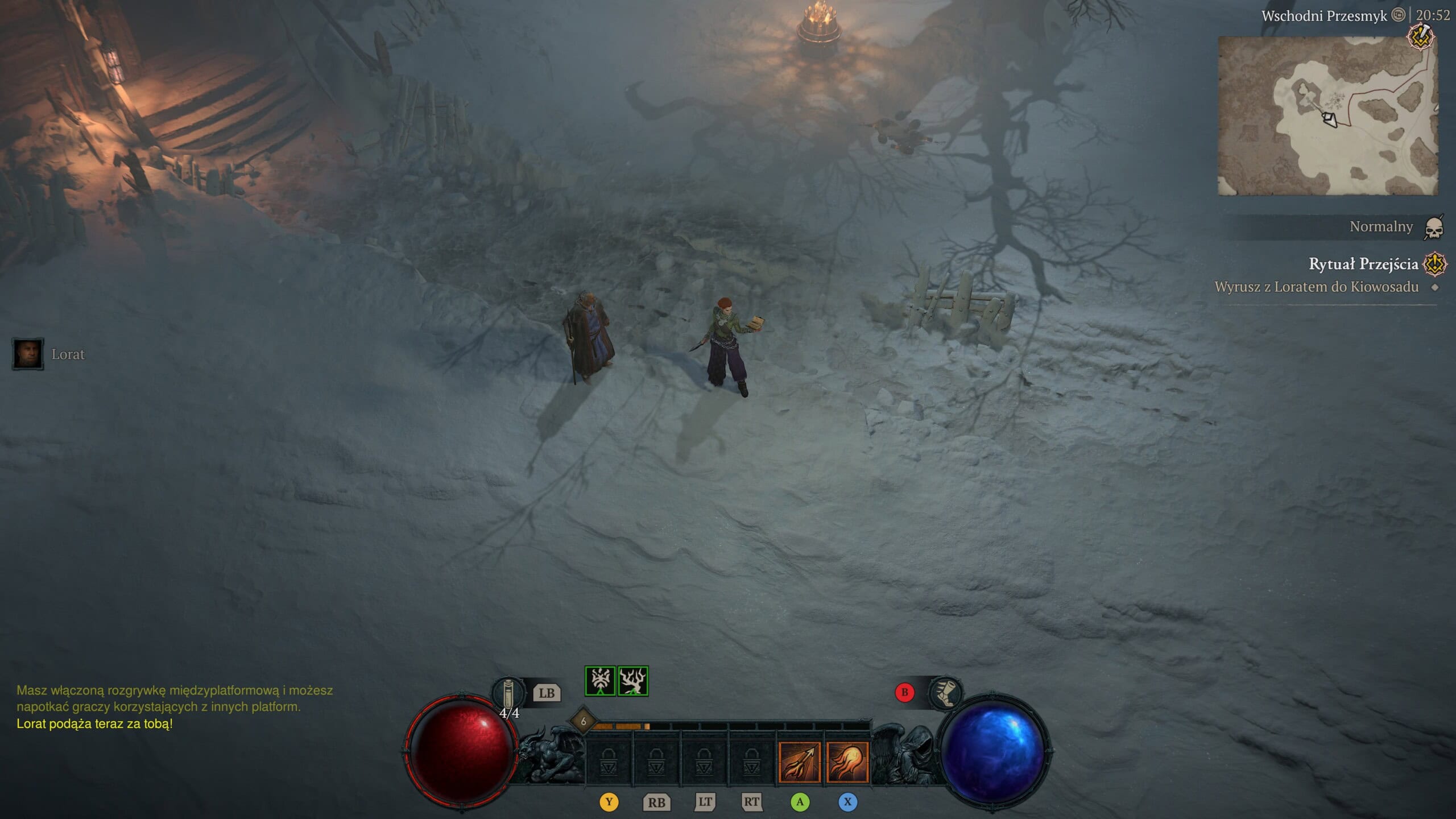Open the chat log with the Lorat message
1456x819 pixels.
pos(94,723)
